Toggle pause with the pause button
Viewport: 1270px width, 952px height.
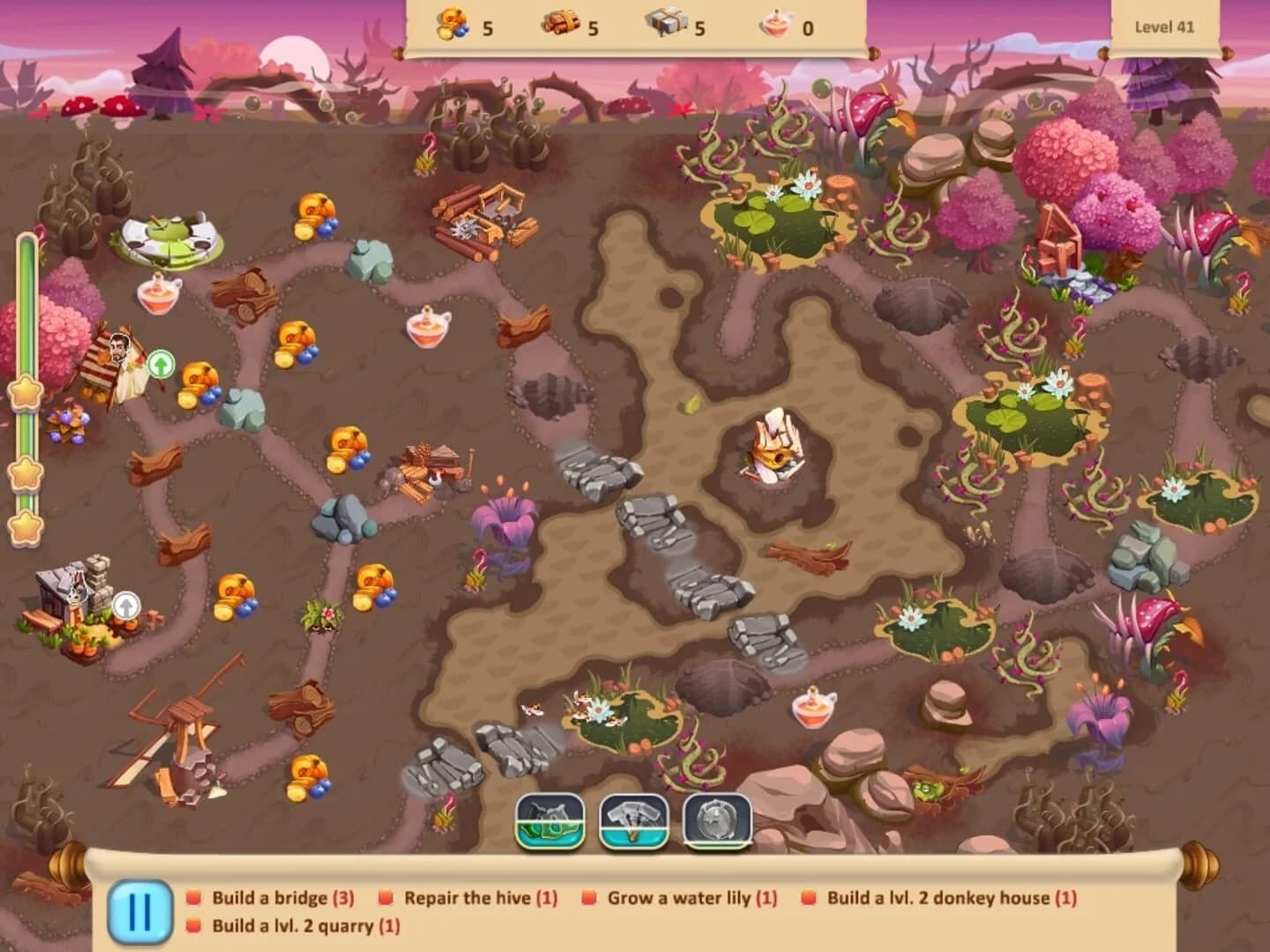(139, 908)
